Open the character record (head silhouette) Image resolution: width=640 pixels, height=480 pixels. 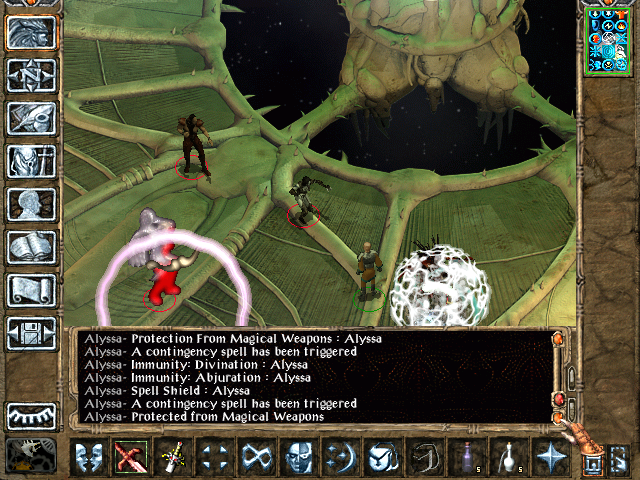32,203
